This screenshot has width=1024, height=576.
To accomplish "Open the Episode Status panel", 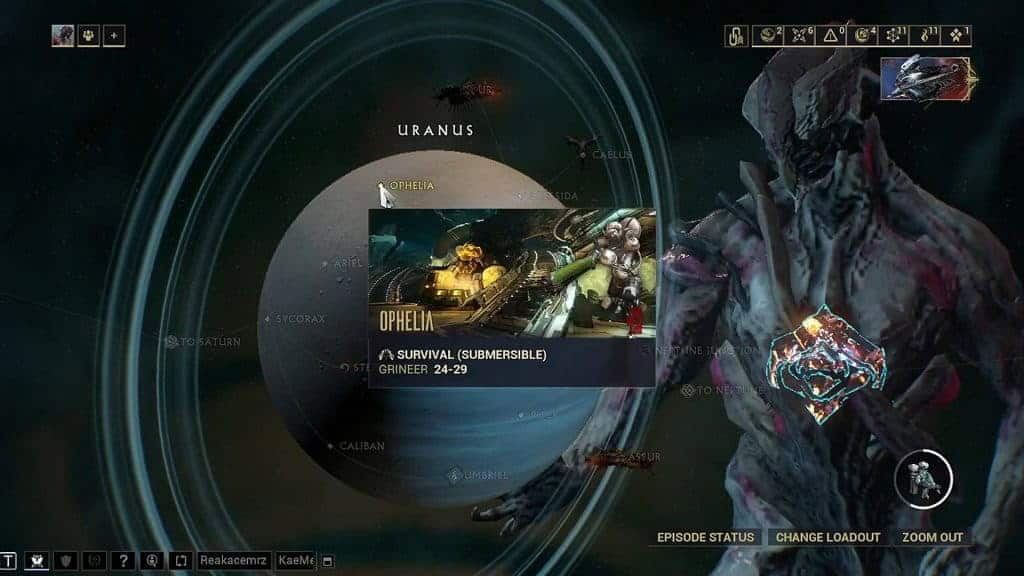I will point(706,538).
